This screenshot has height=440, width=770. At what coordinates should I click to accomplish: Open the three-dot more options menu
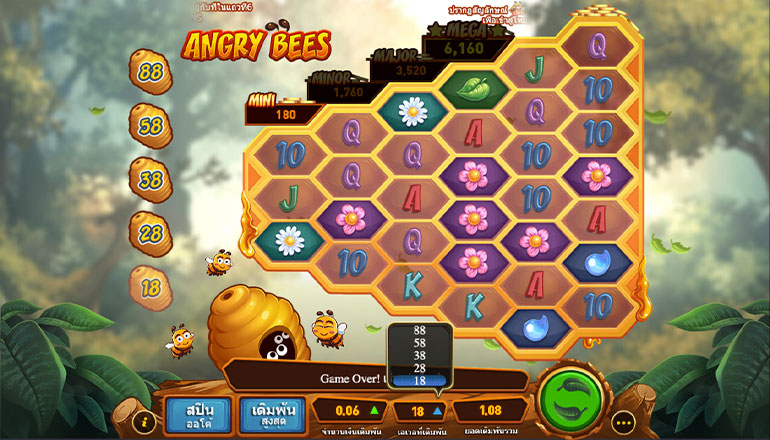click(x=624, y=422)
